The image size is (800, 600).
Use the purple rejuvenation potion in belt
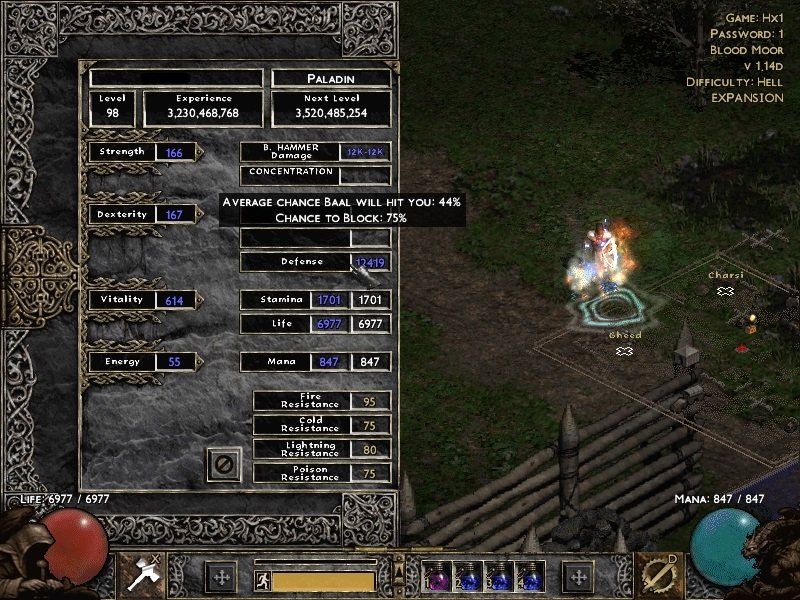(x=437, y=578)
